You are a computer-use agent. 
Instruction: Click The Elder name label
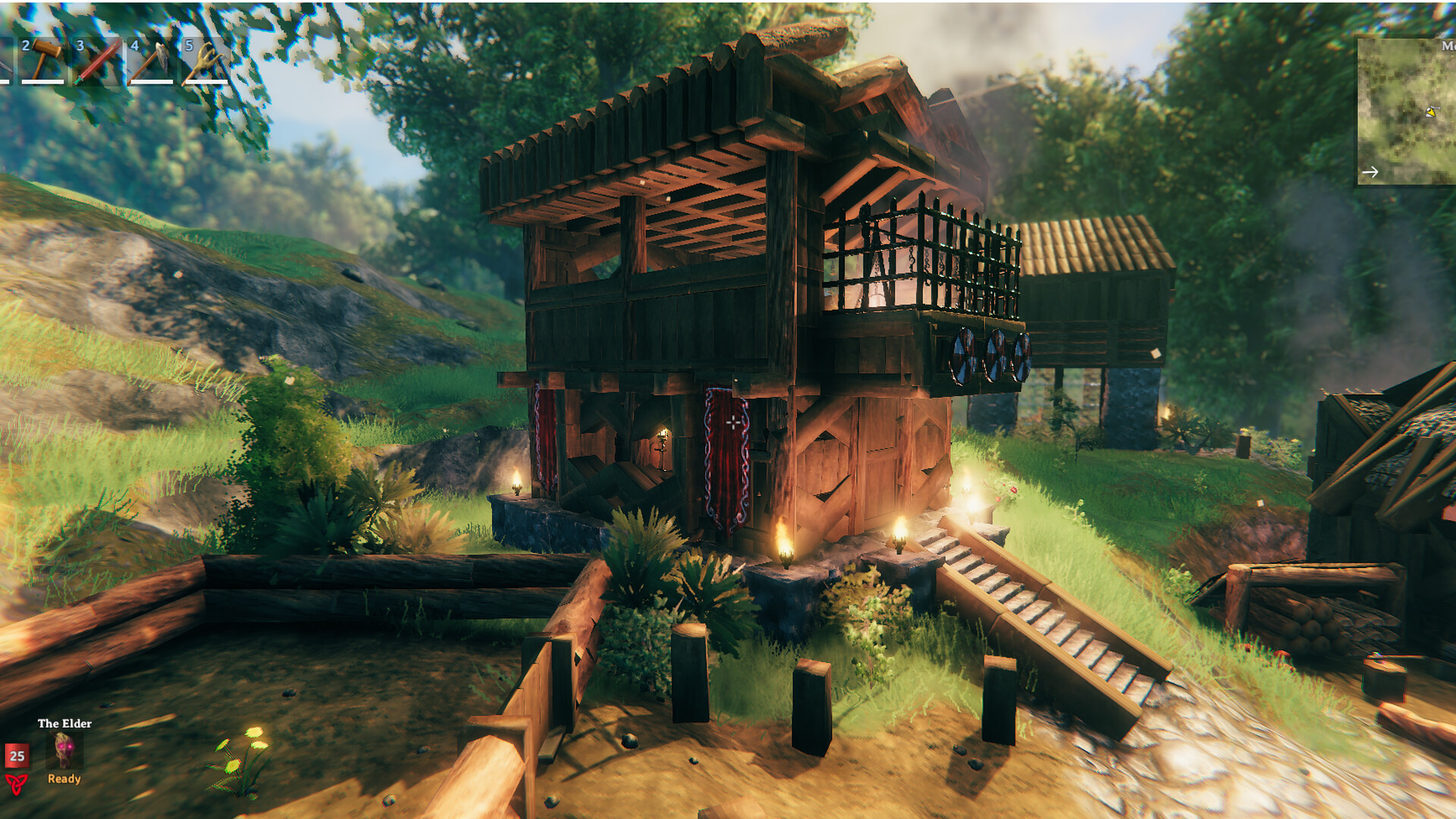[x=64, y=723]
